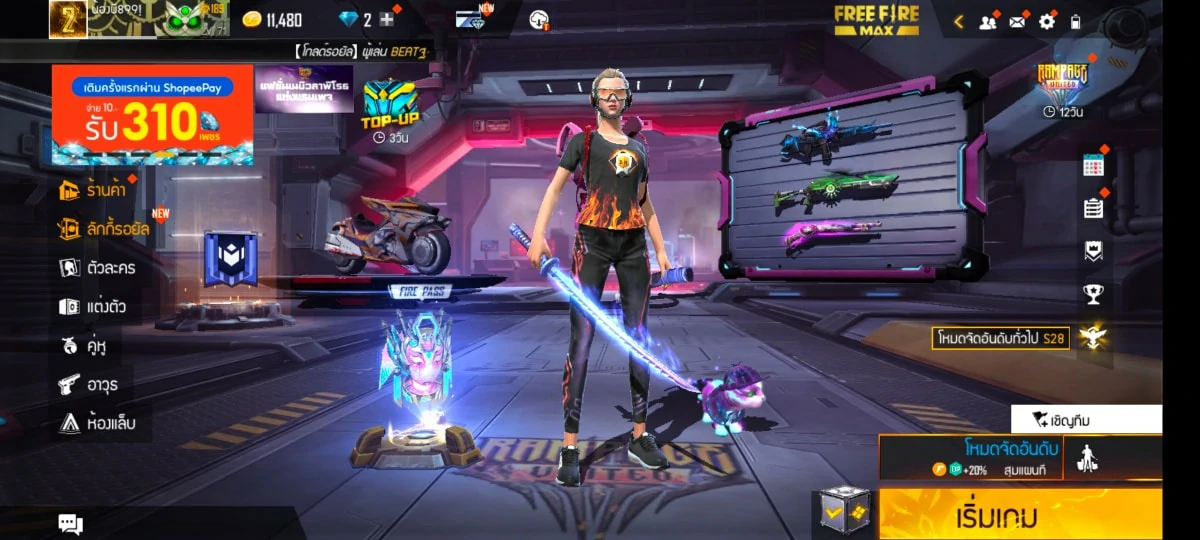Add diamonds with the plus button

click(387, 20)
